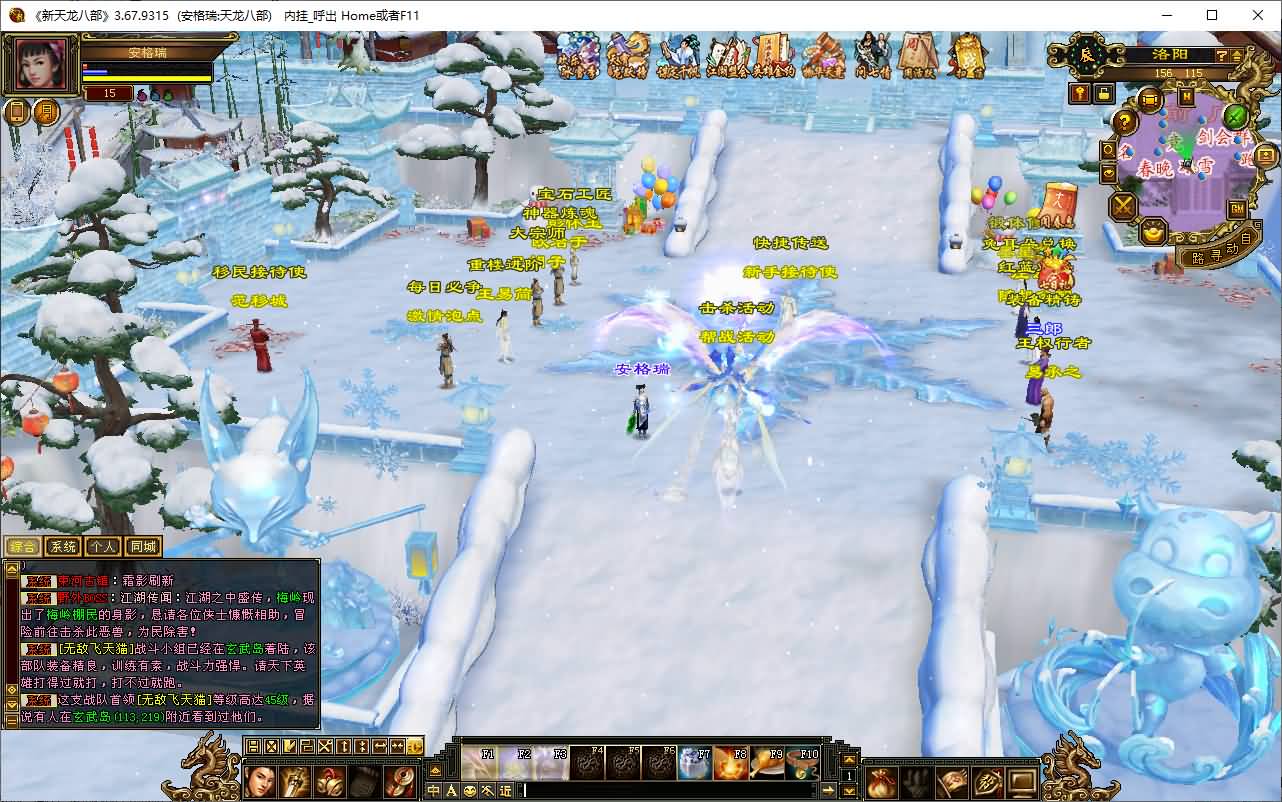
Task: Open the 个人 chat tab
Action: pyautogui.click(x=103, y=547)
